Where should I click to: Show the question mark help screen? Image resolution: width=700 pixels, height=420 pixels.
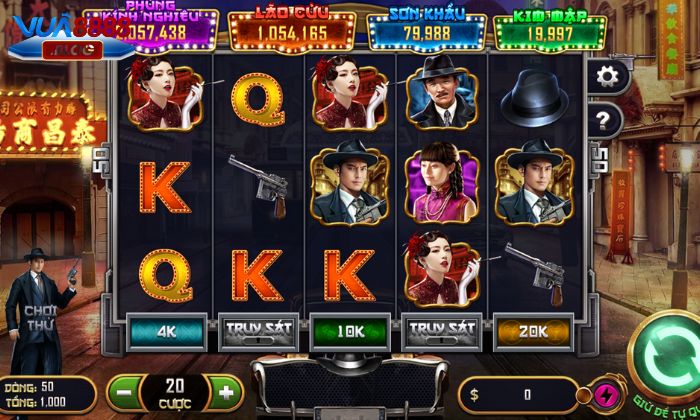(604, 121)
